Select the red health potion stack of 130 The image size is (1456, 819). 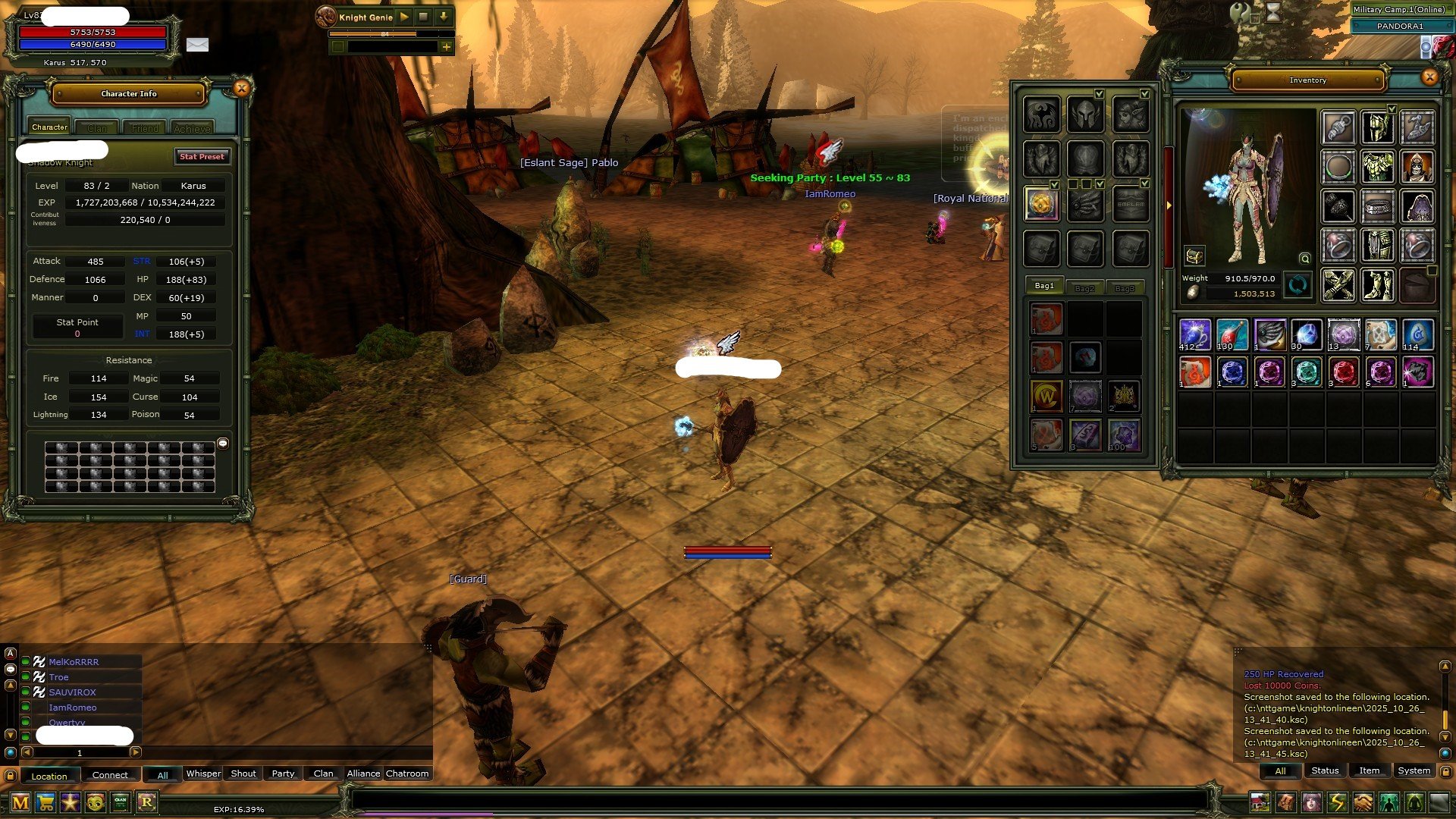pos(1232,334)
